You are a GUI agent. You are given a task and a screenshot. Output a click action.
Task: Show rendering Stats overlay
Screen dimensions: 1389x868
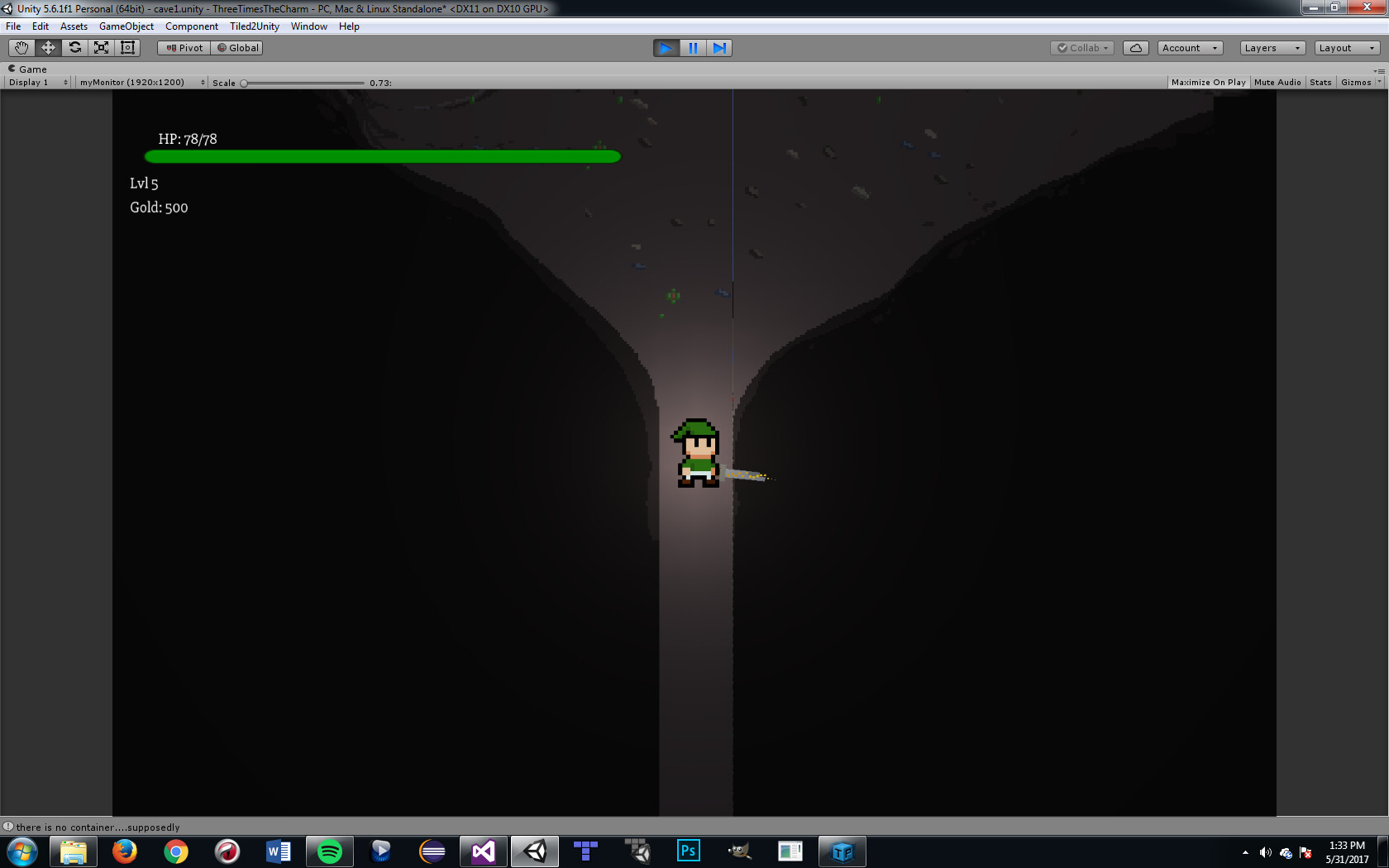[1320, 82]
